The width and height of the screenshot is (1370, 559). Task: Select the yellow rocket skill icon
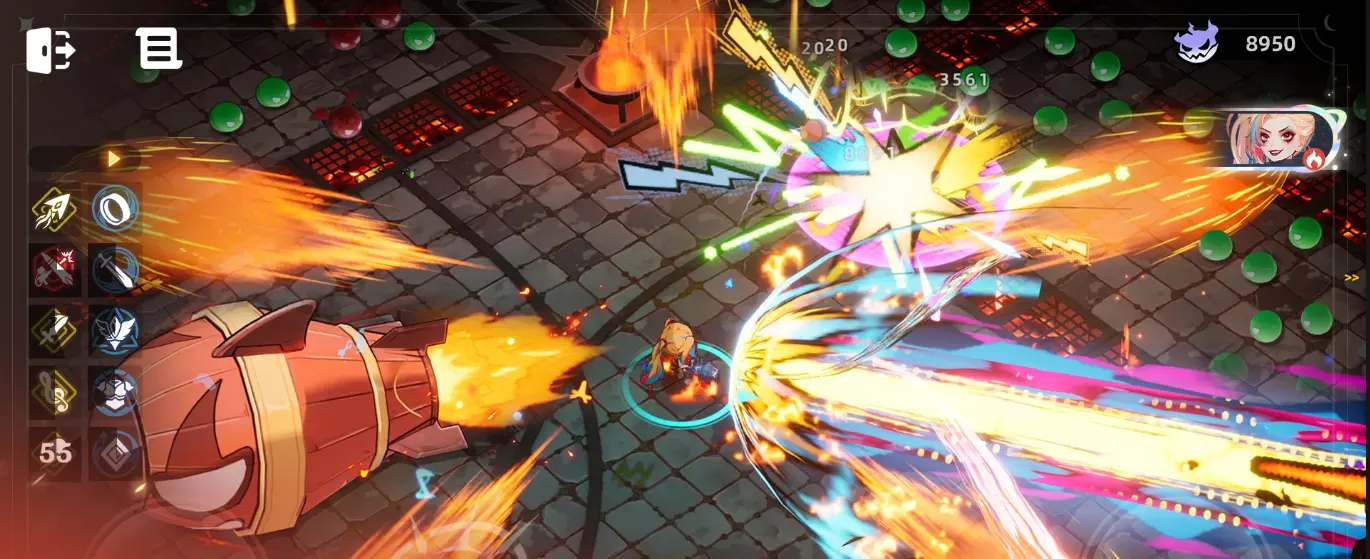coord(55,209)
